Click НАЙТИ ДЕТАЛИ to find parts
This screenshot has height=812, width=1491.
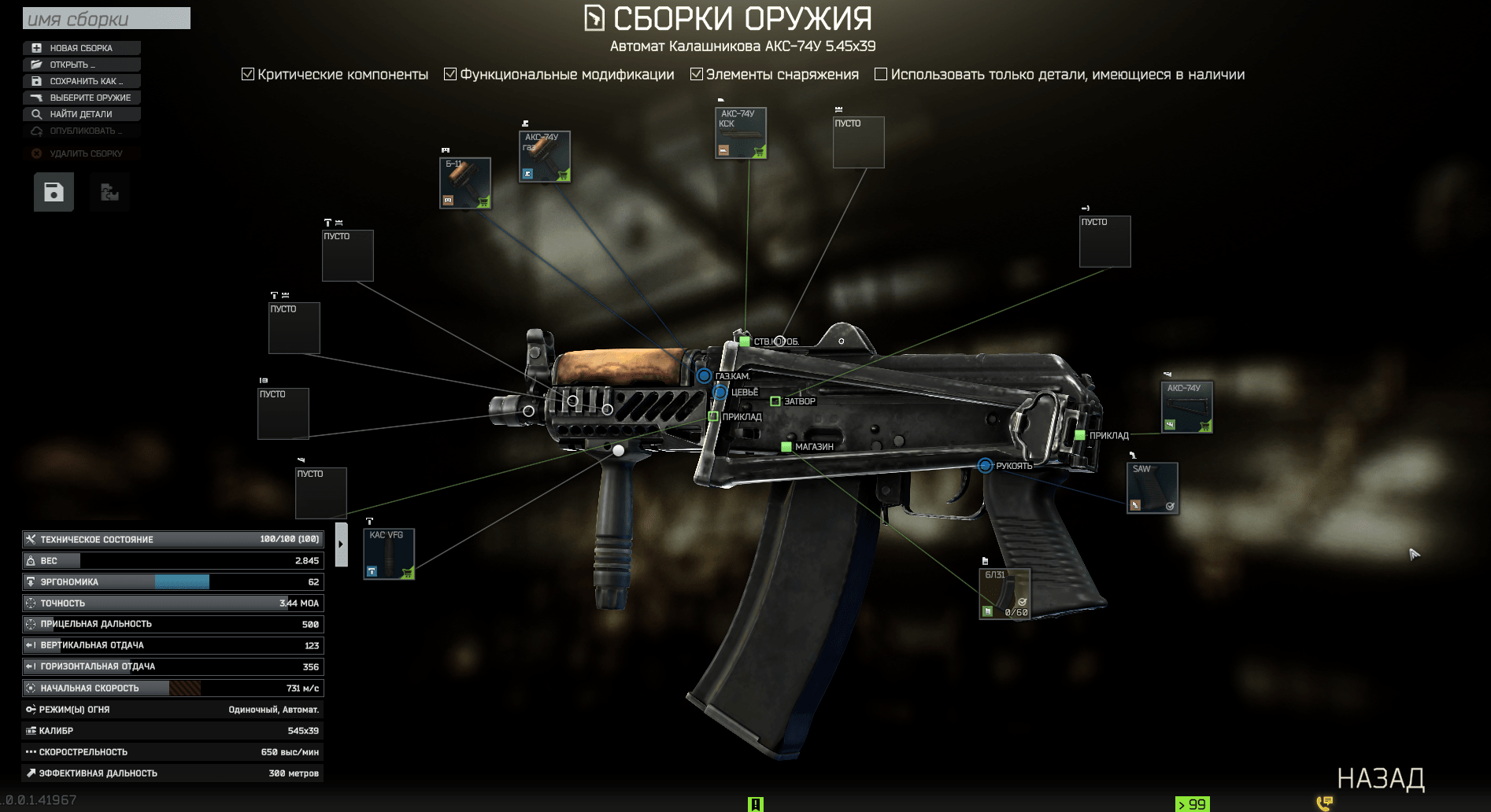tap(81, 114)
